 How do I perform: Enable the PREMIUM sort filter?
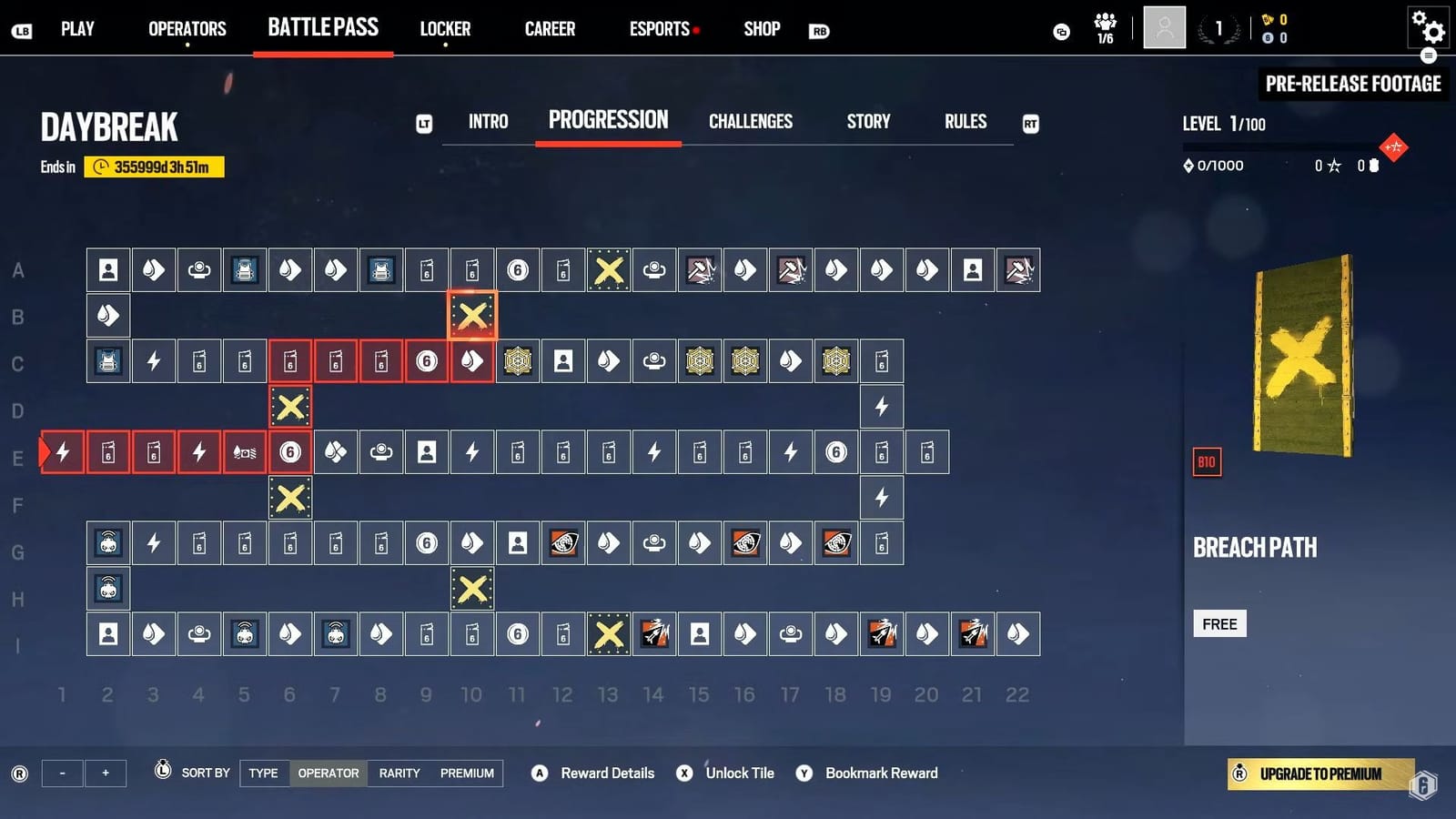click(467, 773)
